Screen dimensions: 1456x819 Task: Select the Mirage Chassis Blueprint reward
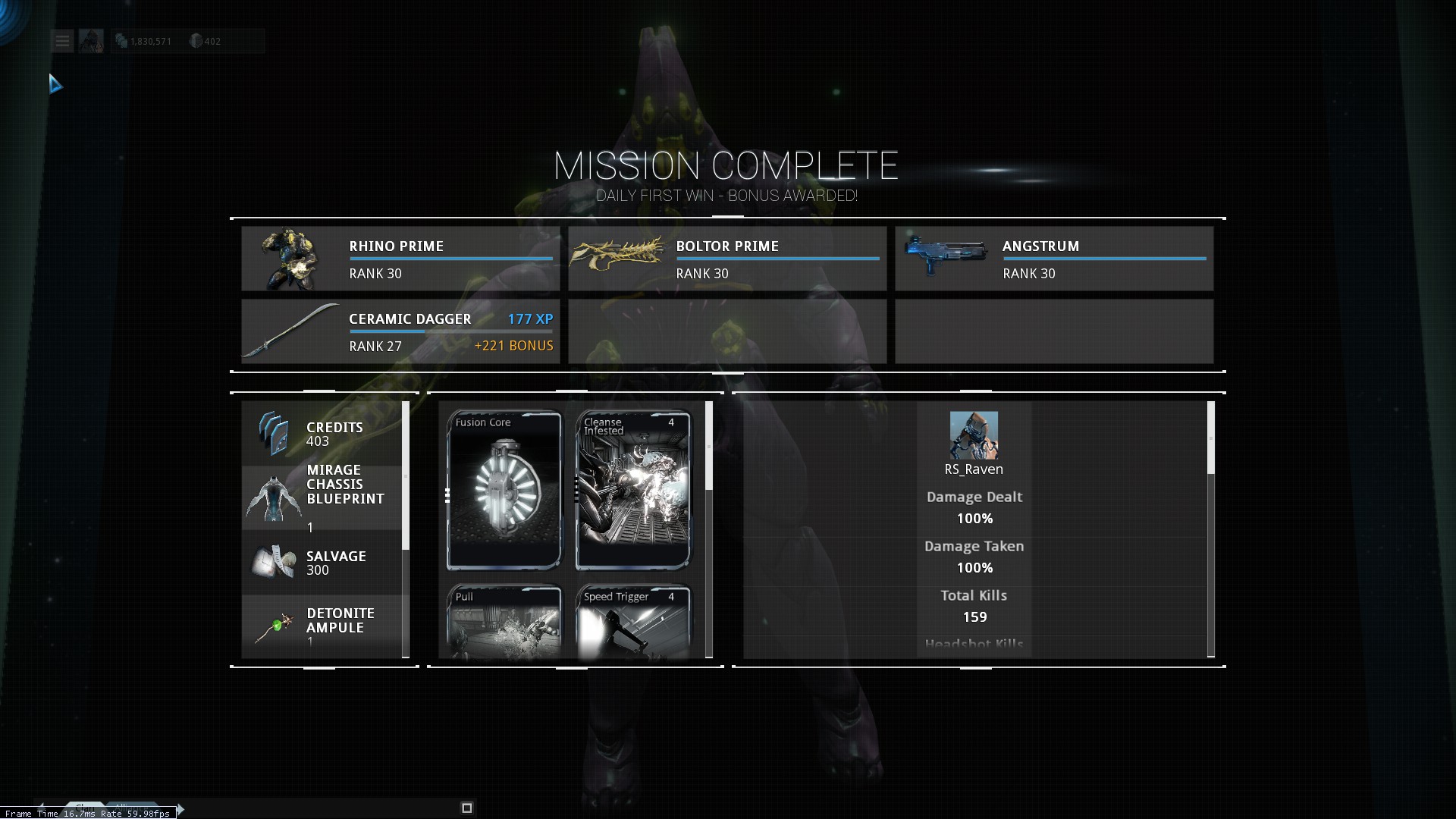point(322,497)
